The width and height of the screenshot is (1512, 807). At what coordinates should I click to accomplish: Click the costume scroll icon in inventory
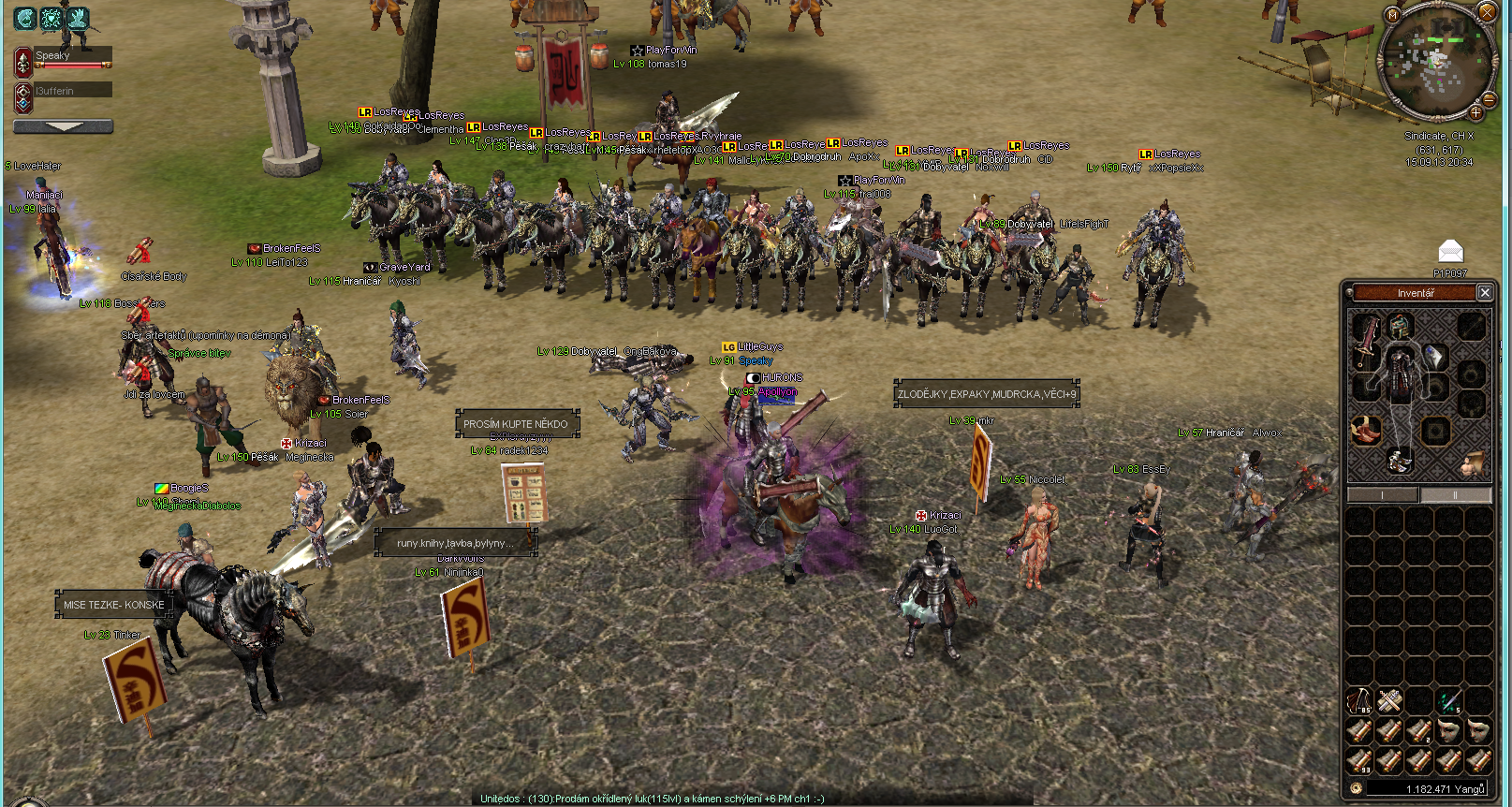click(1473, 462)
